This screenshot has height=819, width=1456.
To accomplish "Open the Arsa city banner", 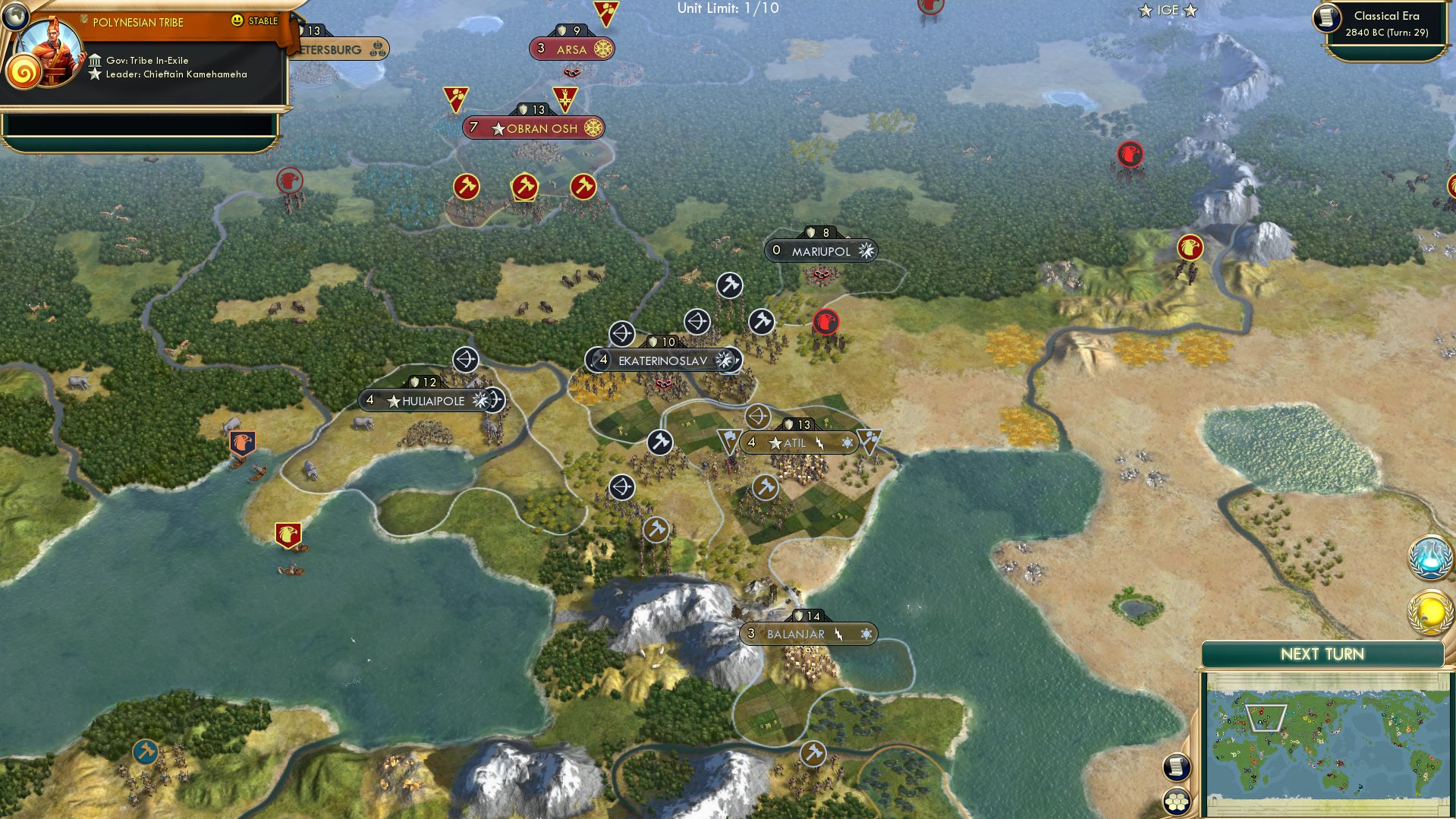I will (x=571, y=49).
